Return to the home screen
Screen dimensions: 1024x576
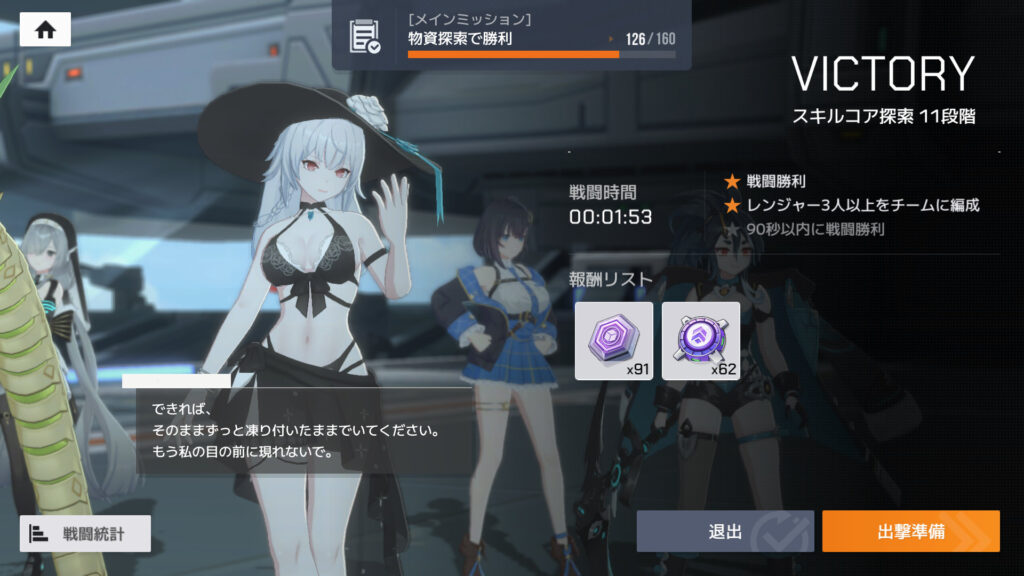[45, 30]
